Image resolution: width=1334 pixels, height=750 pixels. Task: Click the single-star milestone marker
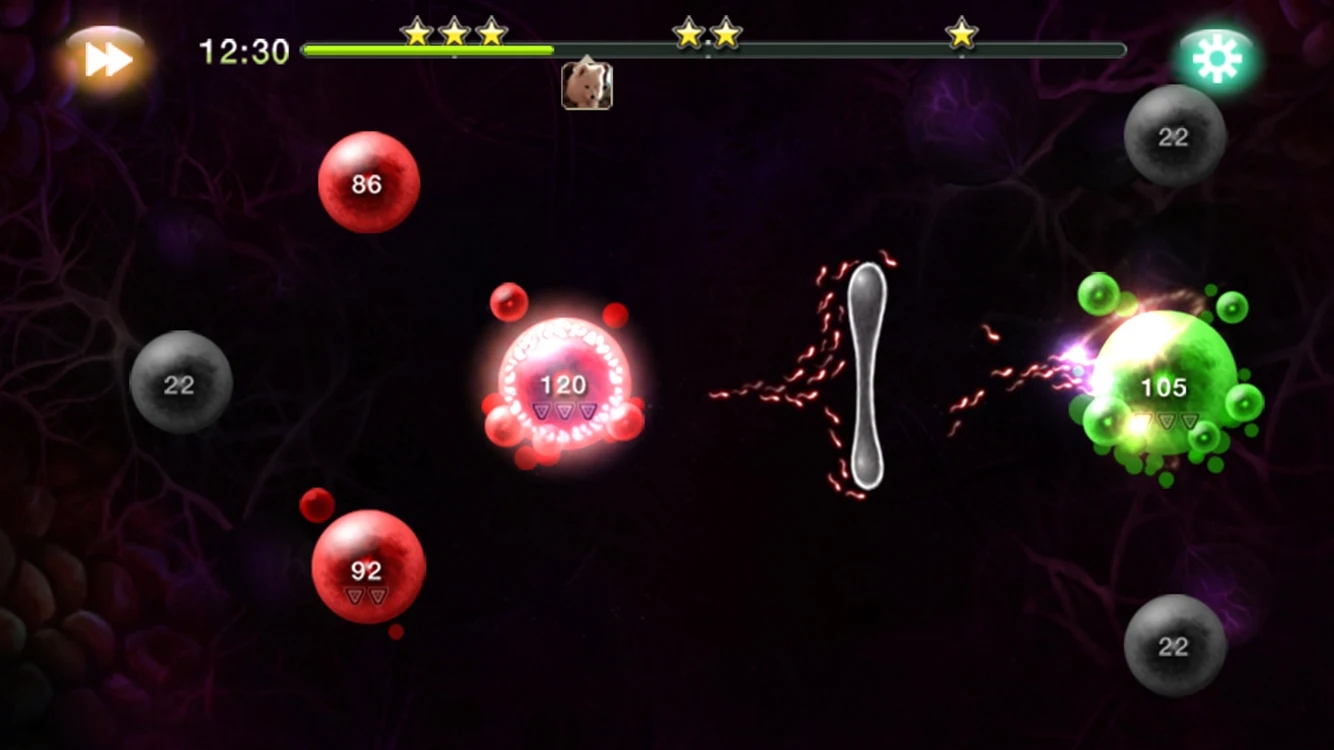pos(961,33)
